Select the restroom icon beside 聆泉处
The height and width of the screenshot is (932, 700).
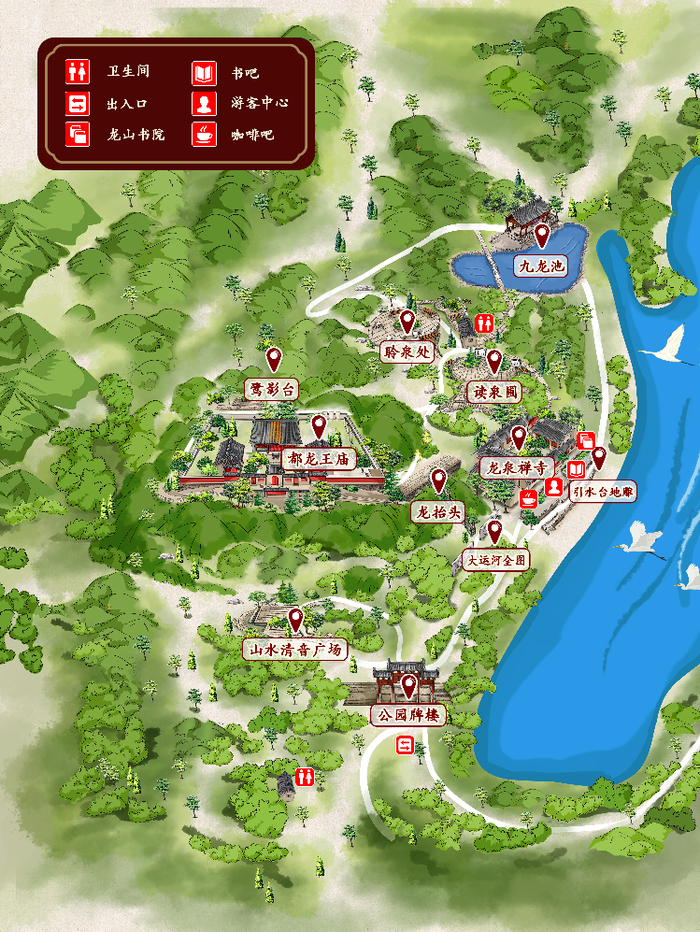tap(485, 322)
